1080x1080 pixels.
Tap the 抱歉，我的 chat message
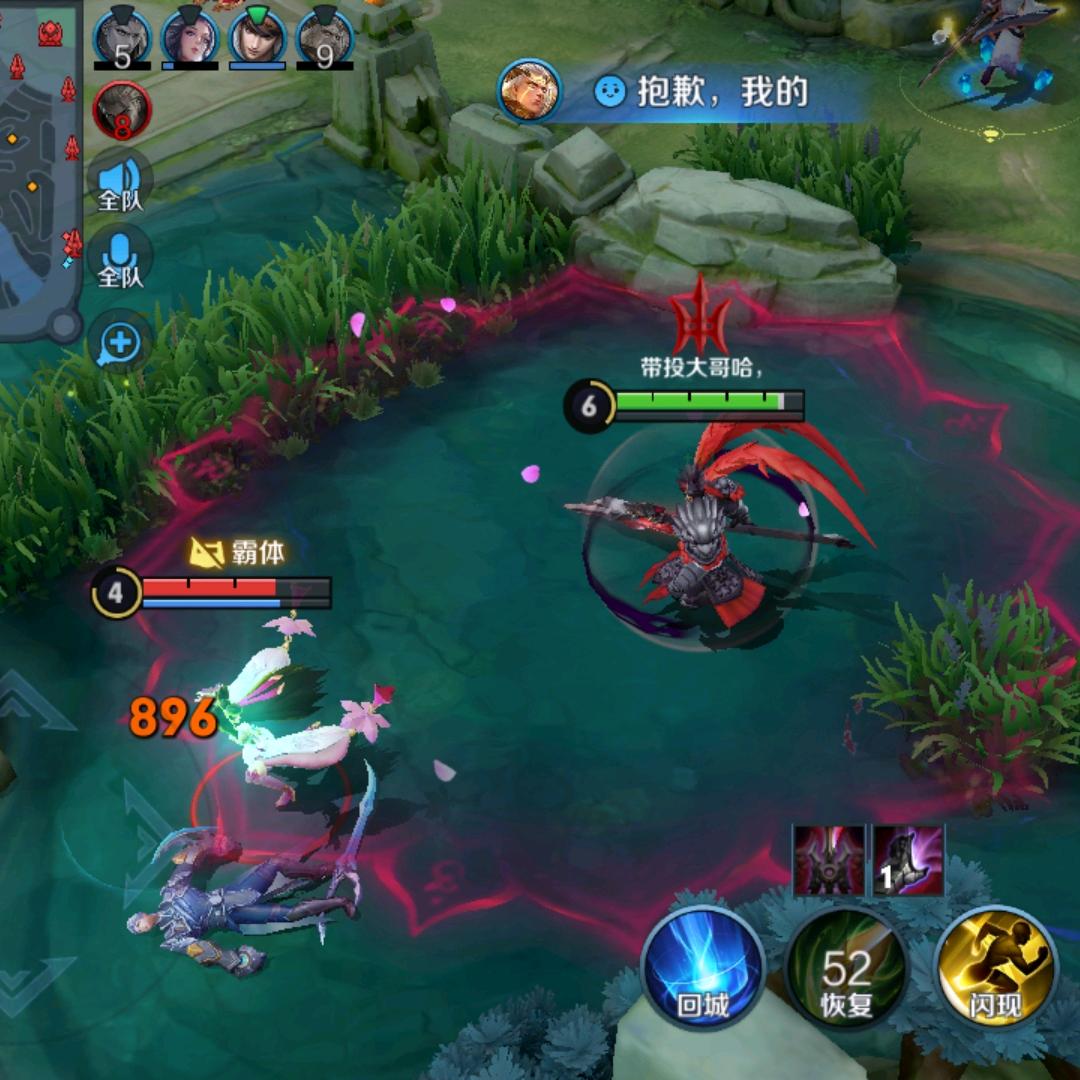click(700, 93)
